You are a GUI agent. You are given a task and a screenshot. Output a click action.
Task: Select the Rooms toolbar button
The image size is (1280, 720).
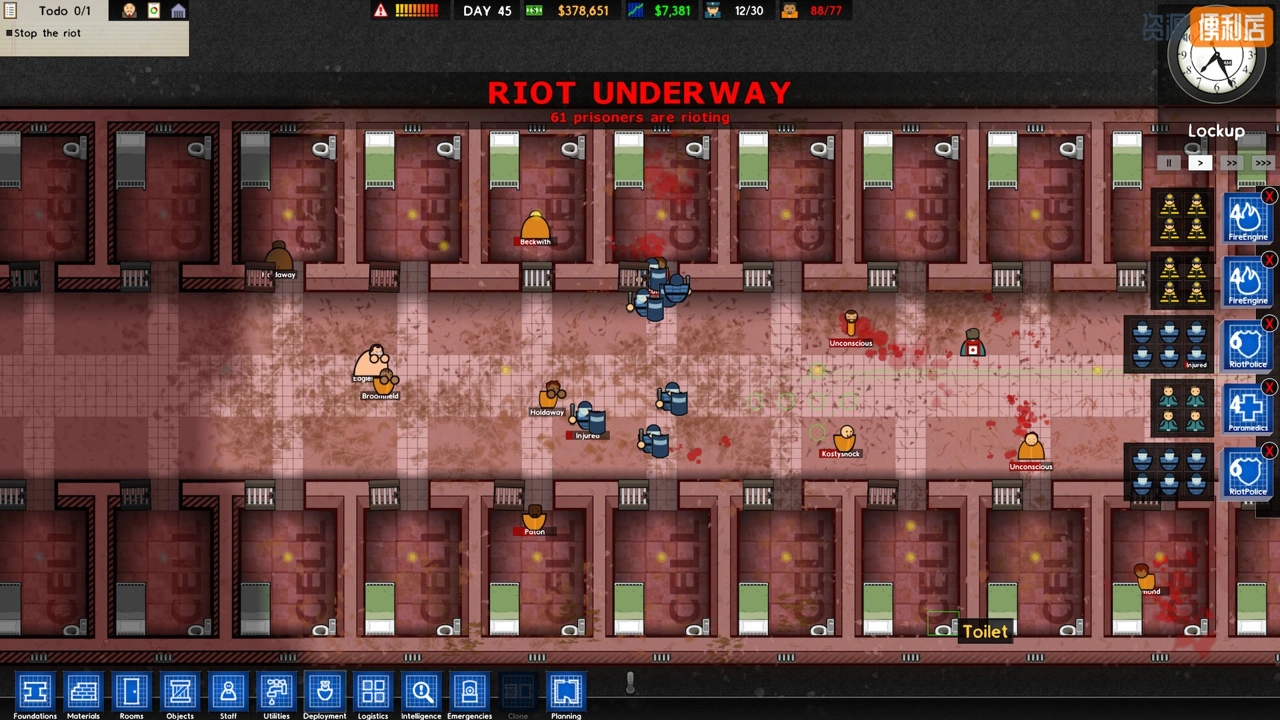pos(132,692)
